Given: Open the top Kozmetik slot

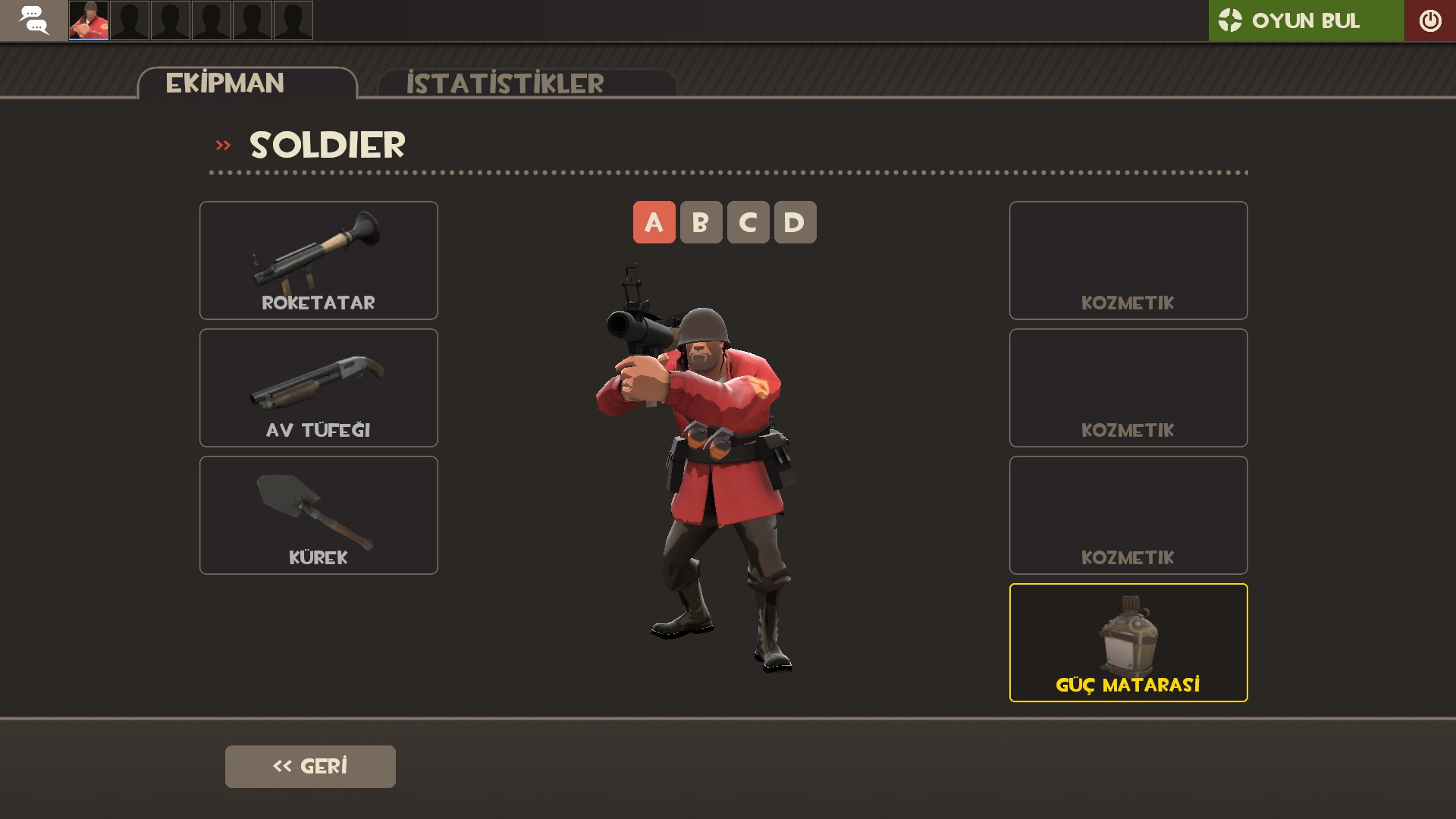Looking at the screenshot, I should click(1128, 260).
